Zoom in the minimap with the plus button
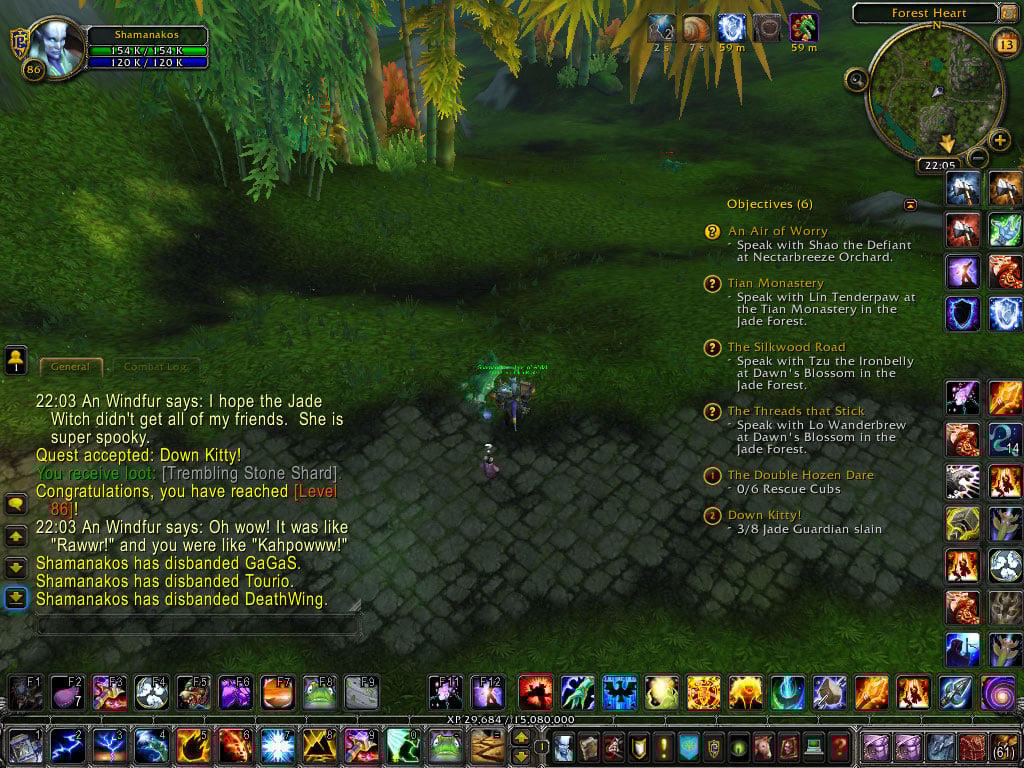Screen dimensions: 1024x768 click(999, 140)
